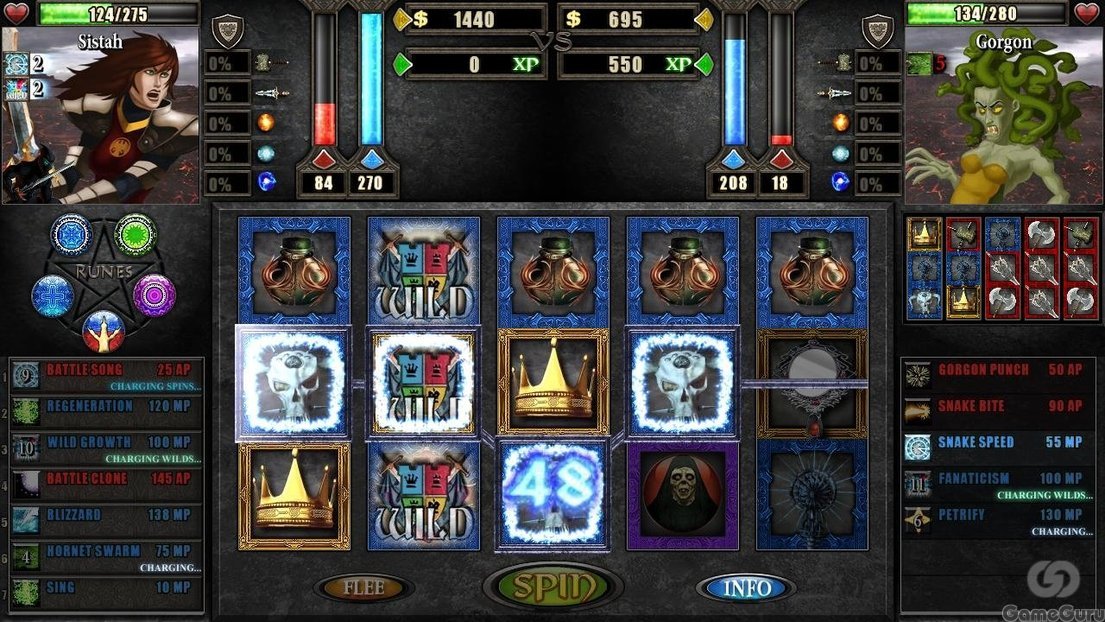Viewport: 1105px width, 622px height.
Task: Spin the slot reels
Action: point(553,588)
